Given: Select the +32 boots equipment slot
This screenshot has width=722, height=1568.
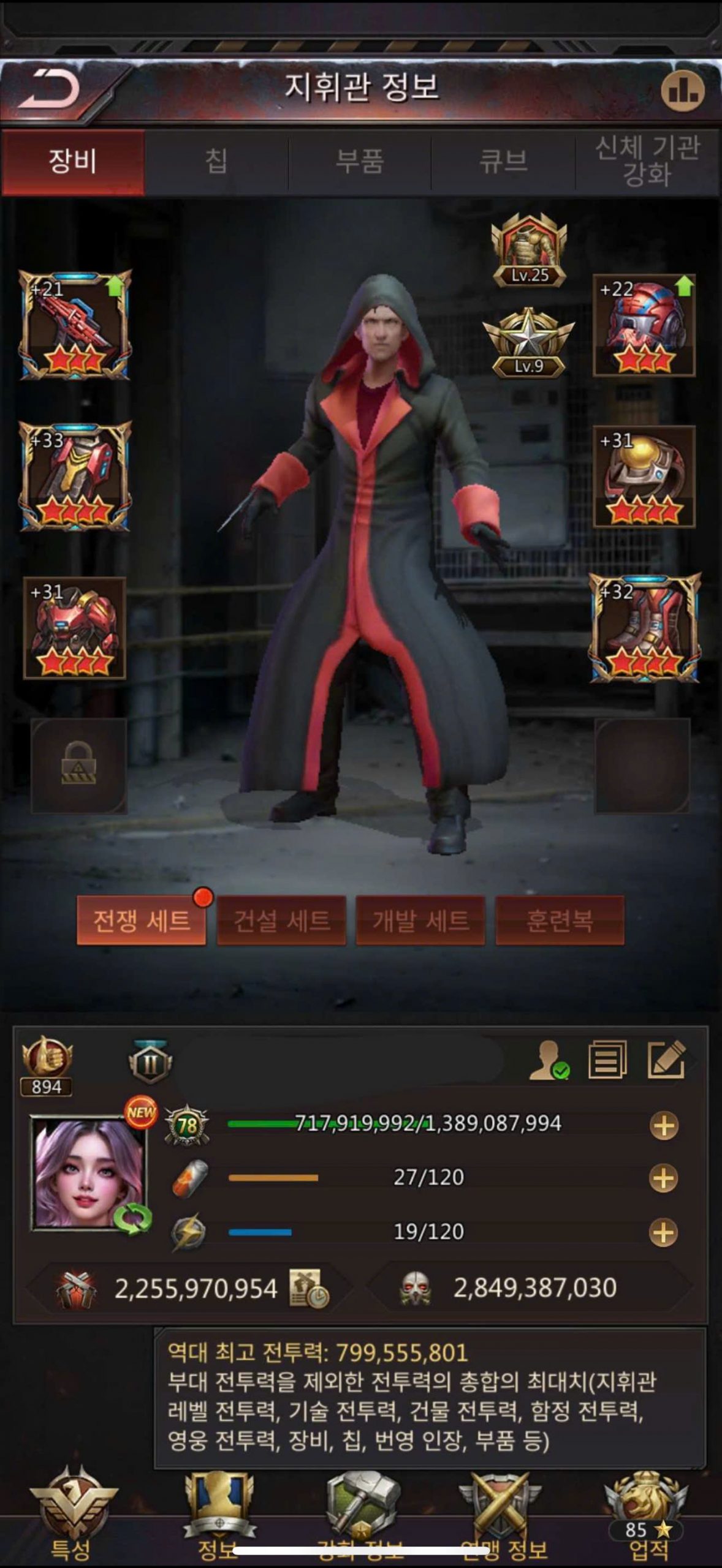Looking at the screenshot, I should tap(644, 627).
